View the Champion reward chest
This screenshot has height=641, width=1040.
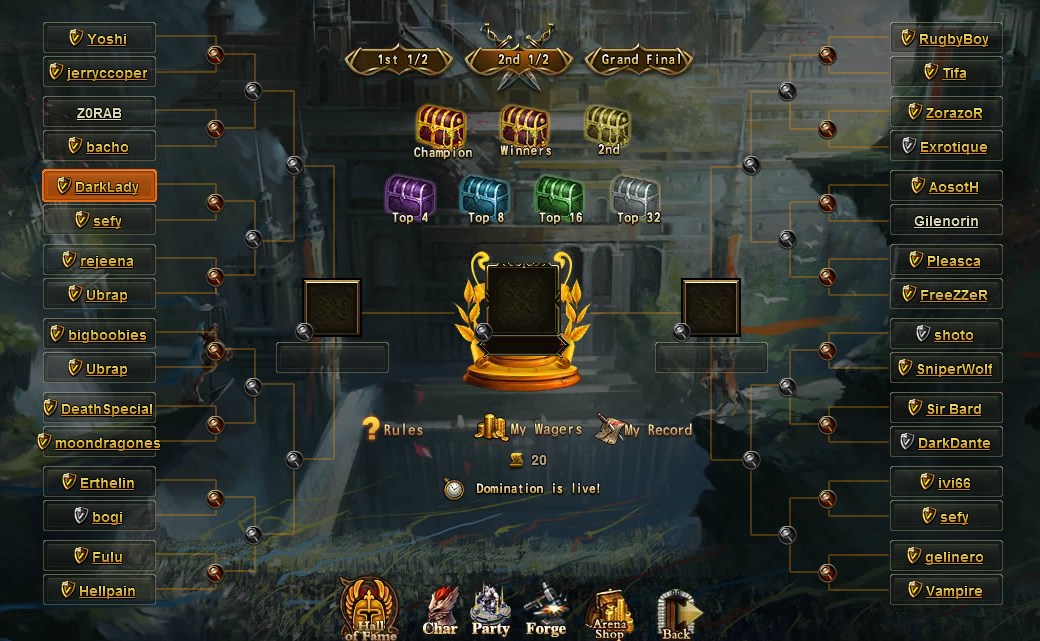[x=442, y=129]
